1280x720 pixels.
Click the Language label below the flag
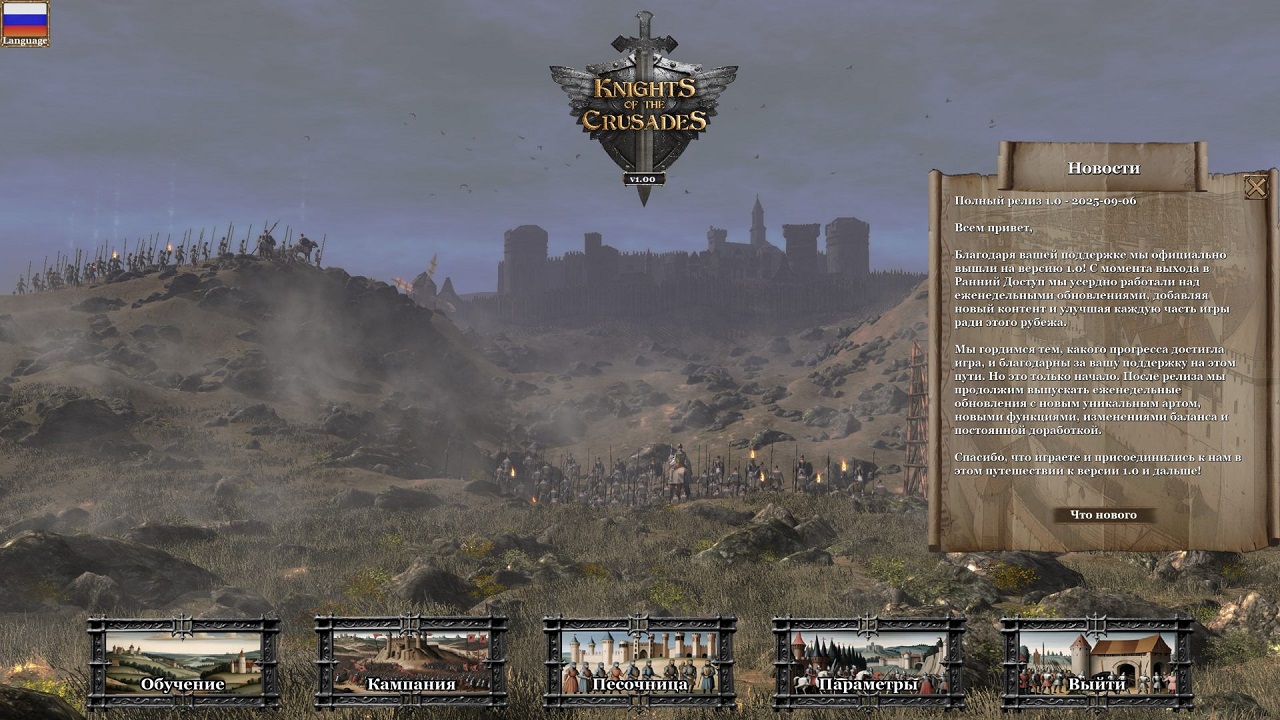pos(24,42)
